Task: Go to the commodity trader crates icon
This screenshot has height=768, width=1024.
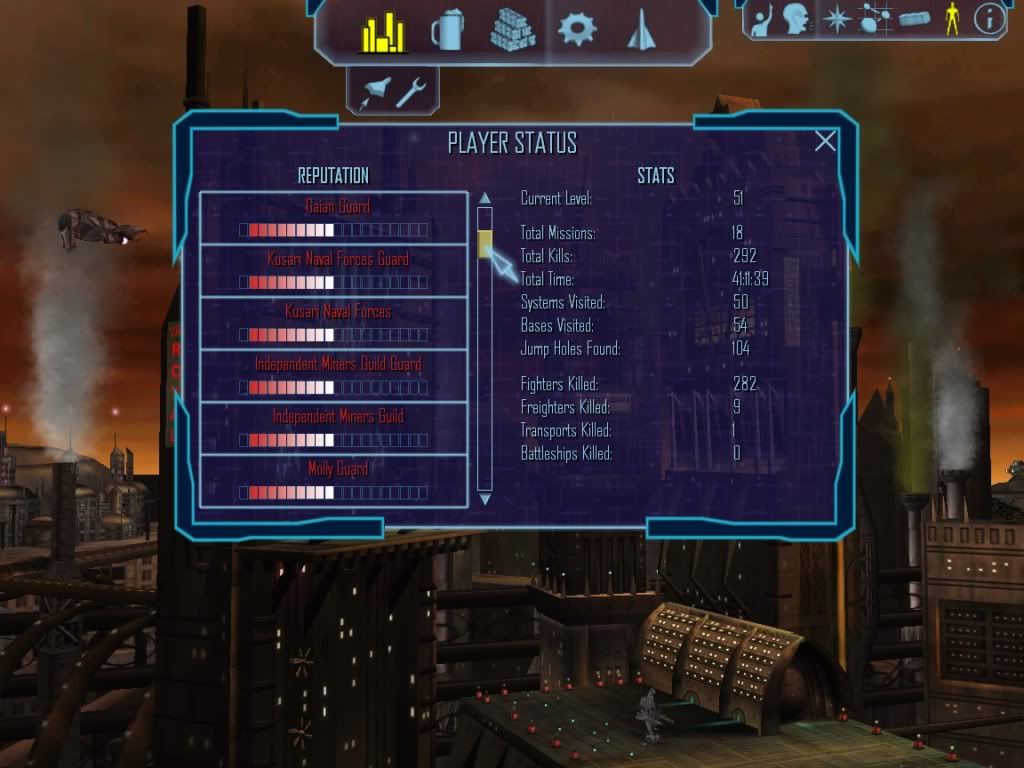Action: (512, 31)
